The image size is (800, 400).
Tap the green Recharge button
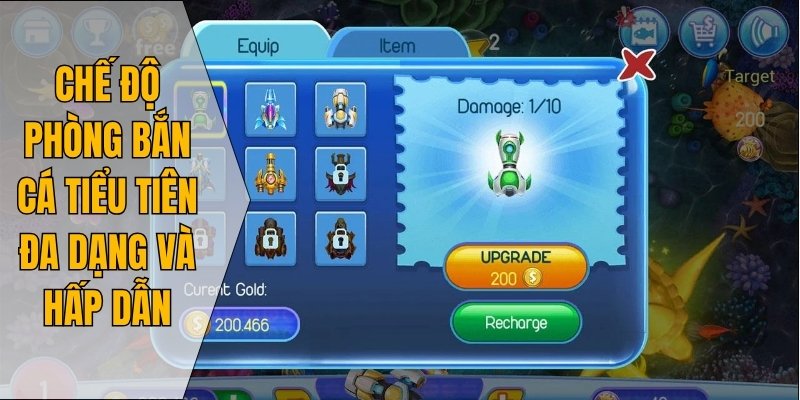pos(515,322)
